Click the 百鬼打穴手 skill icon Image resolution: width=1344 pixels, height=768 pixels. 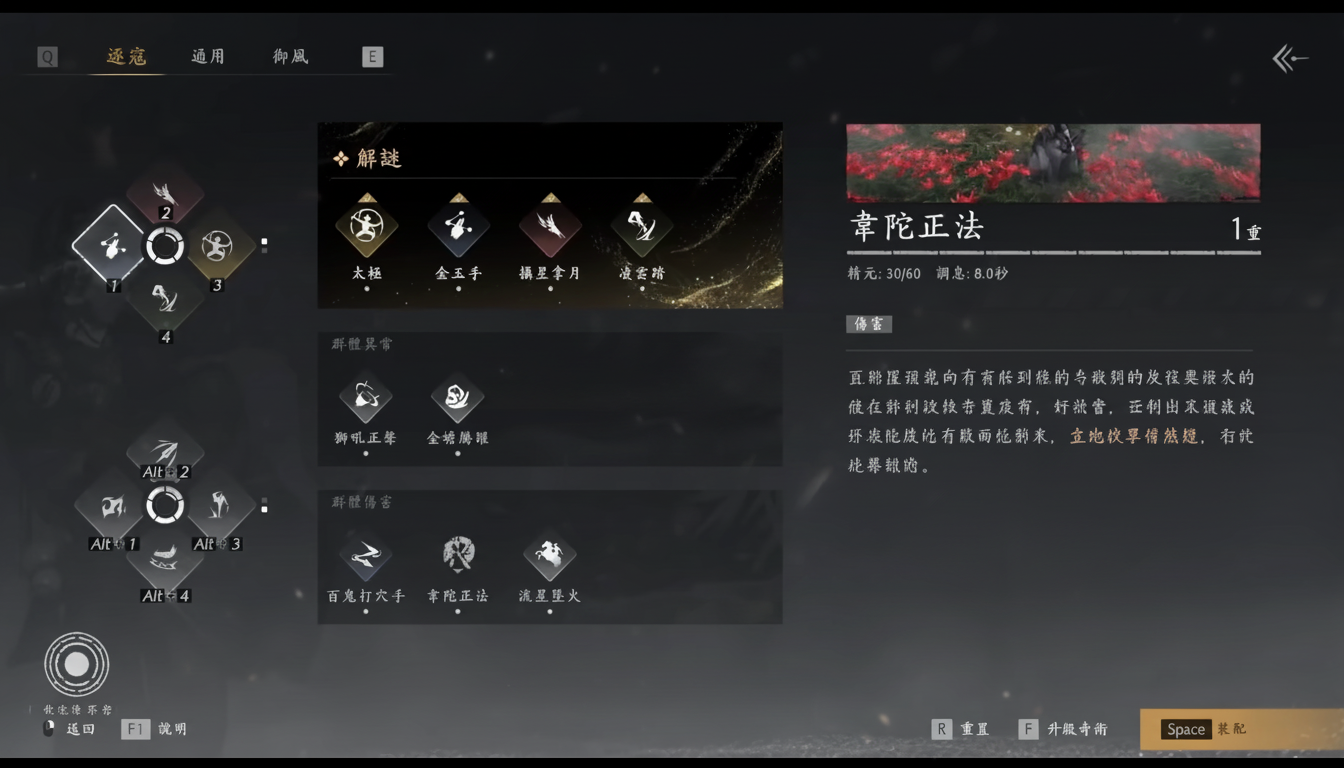coord(366,556)
